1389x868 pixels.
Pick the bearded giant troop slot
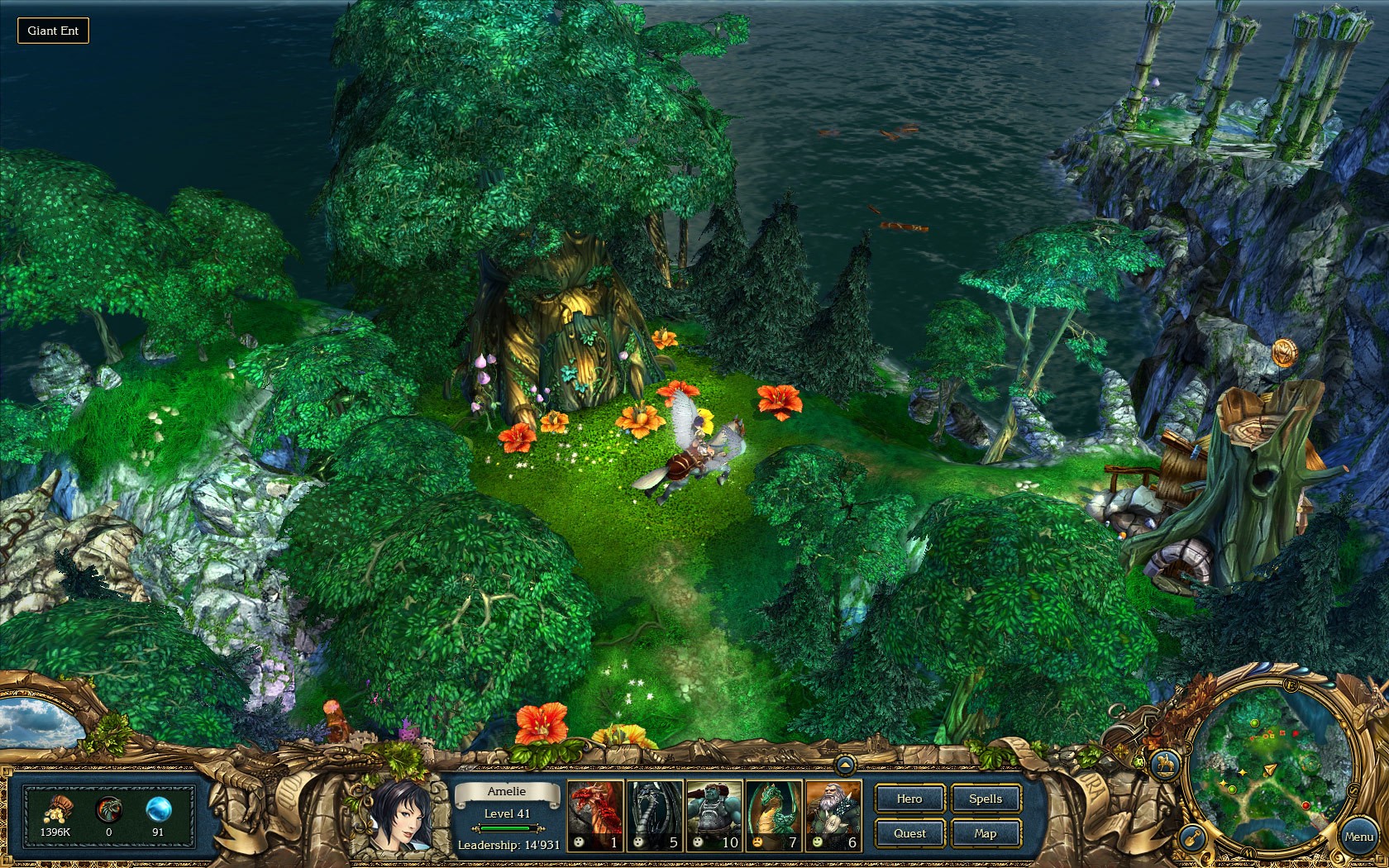pyautogui.click(x=833, y=816)
